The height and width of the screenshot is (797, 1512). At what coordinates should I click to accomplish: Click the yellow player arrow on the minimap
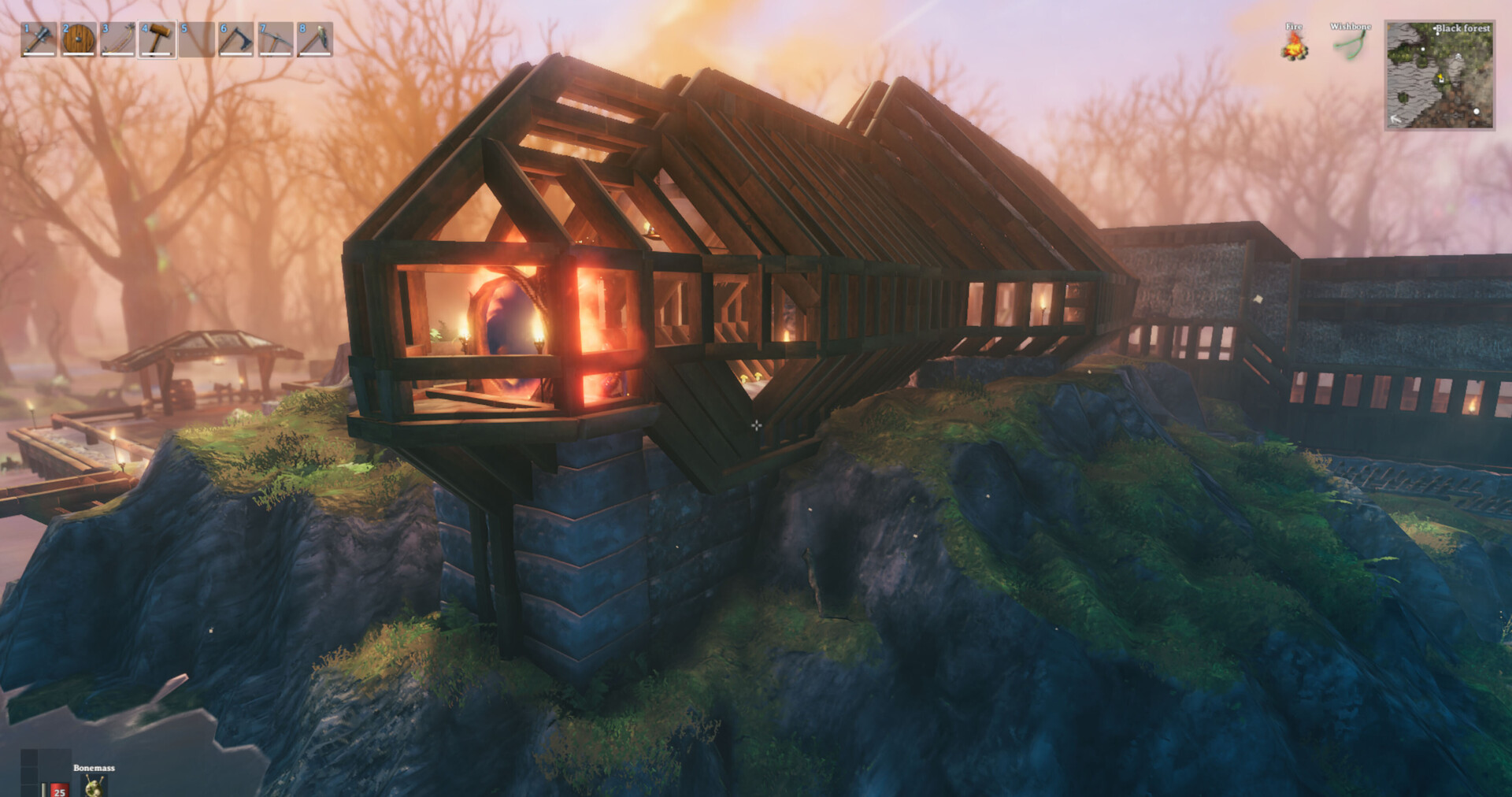pos(1441,76)
